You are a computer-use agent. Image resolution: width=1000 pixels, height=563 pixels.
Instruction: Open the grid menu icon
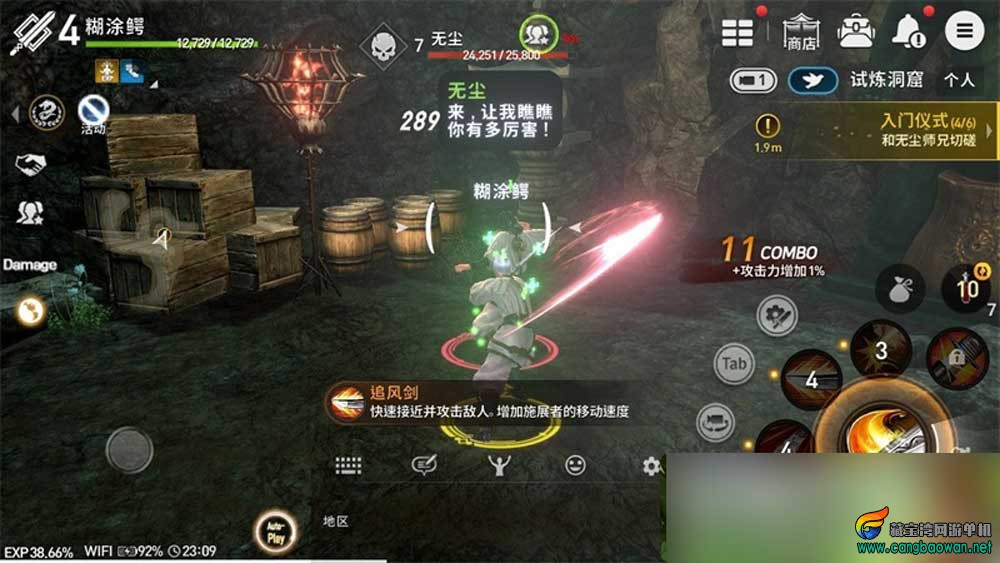click(x=738, y=31)
